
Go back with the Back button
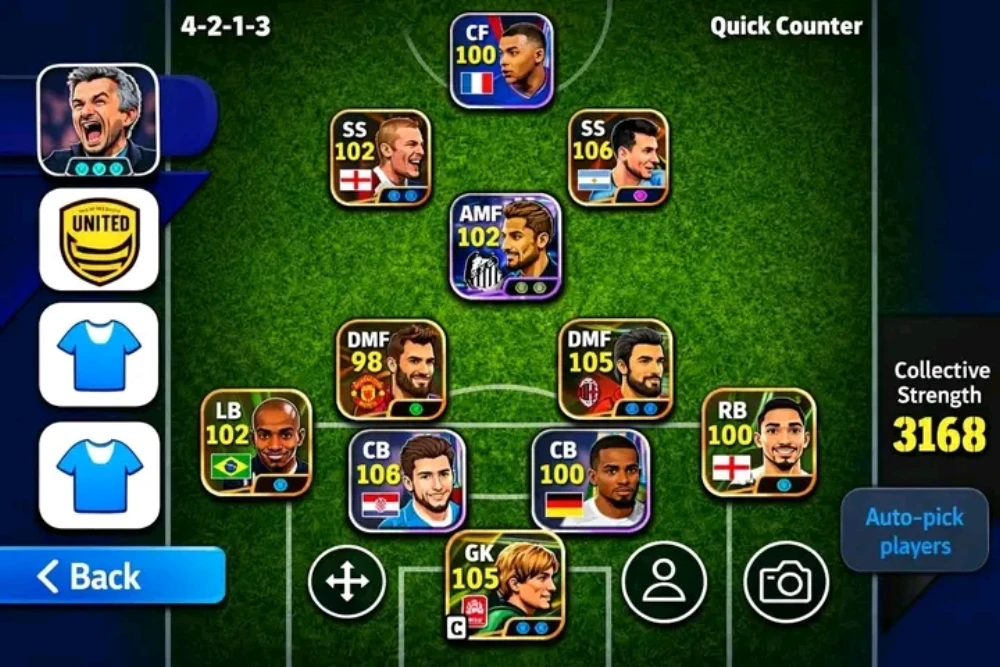(x=112, y=576)
